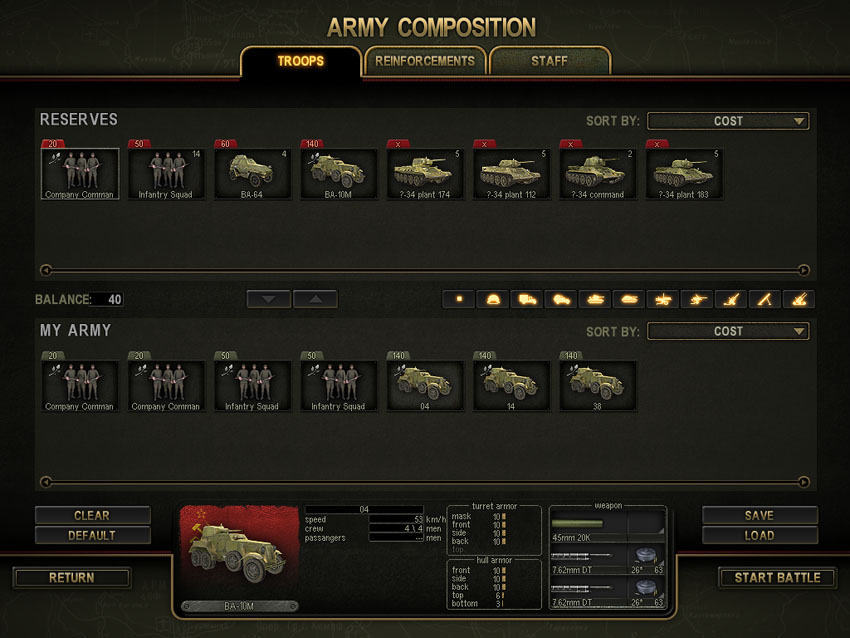This screenshot has width=850, height=638.
Task: Load a saved army composition
Action: click(x=759, y=535)
